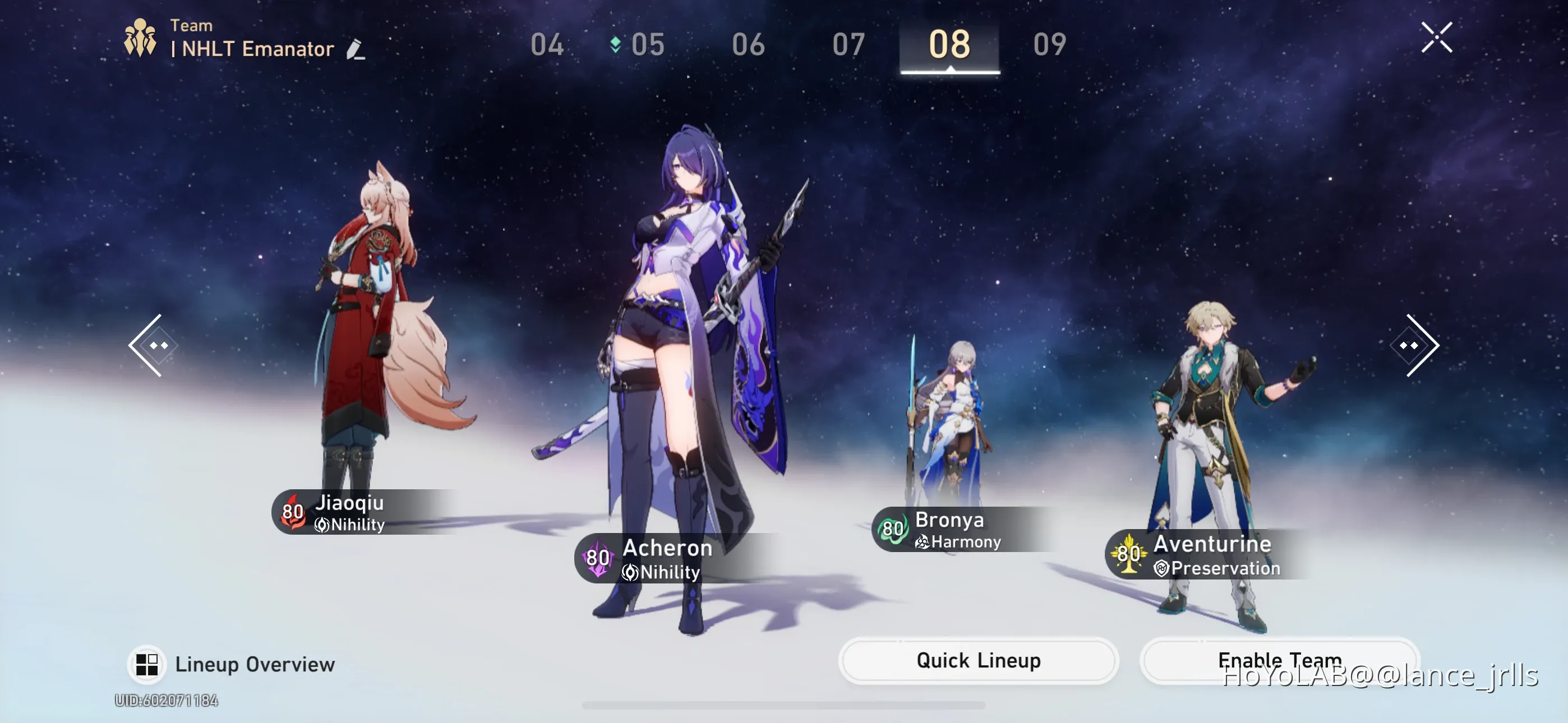Click the diamond marker next to slot 05

pos(614,44)
